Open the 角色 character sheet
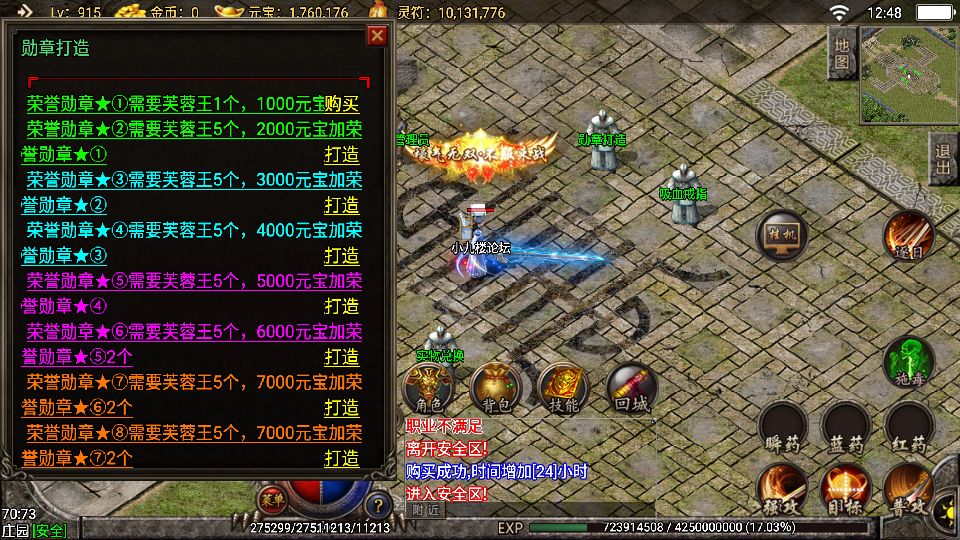 pos(427,389)
